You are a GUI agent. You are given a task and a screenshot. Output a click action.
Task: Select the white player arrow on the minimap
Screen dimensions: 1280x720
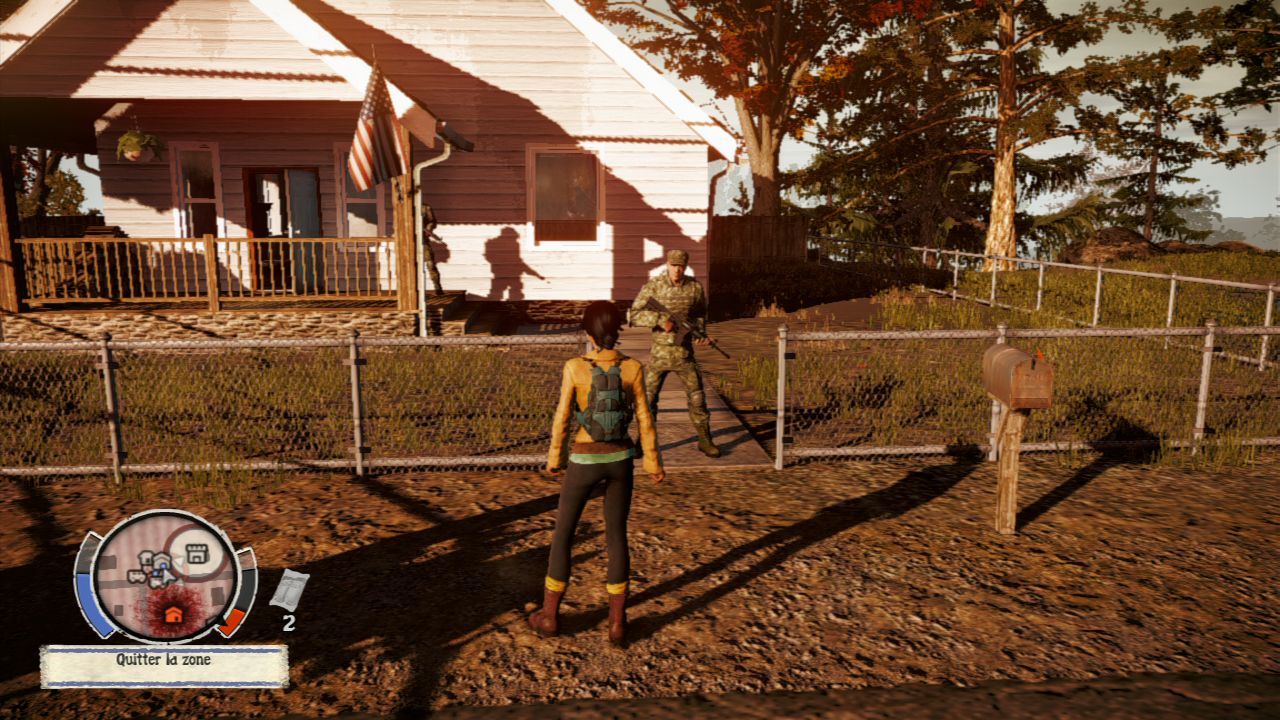[x=168, y=576]
